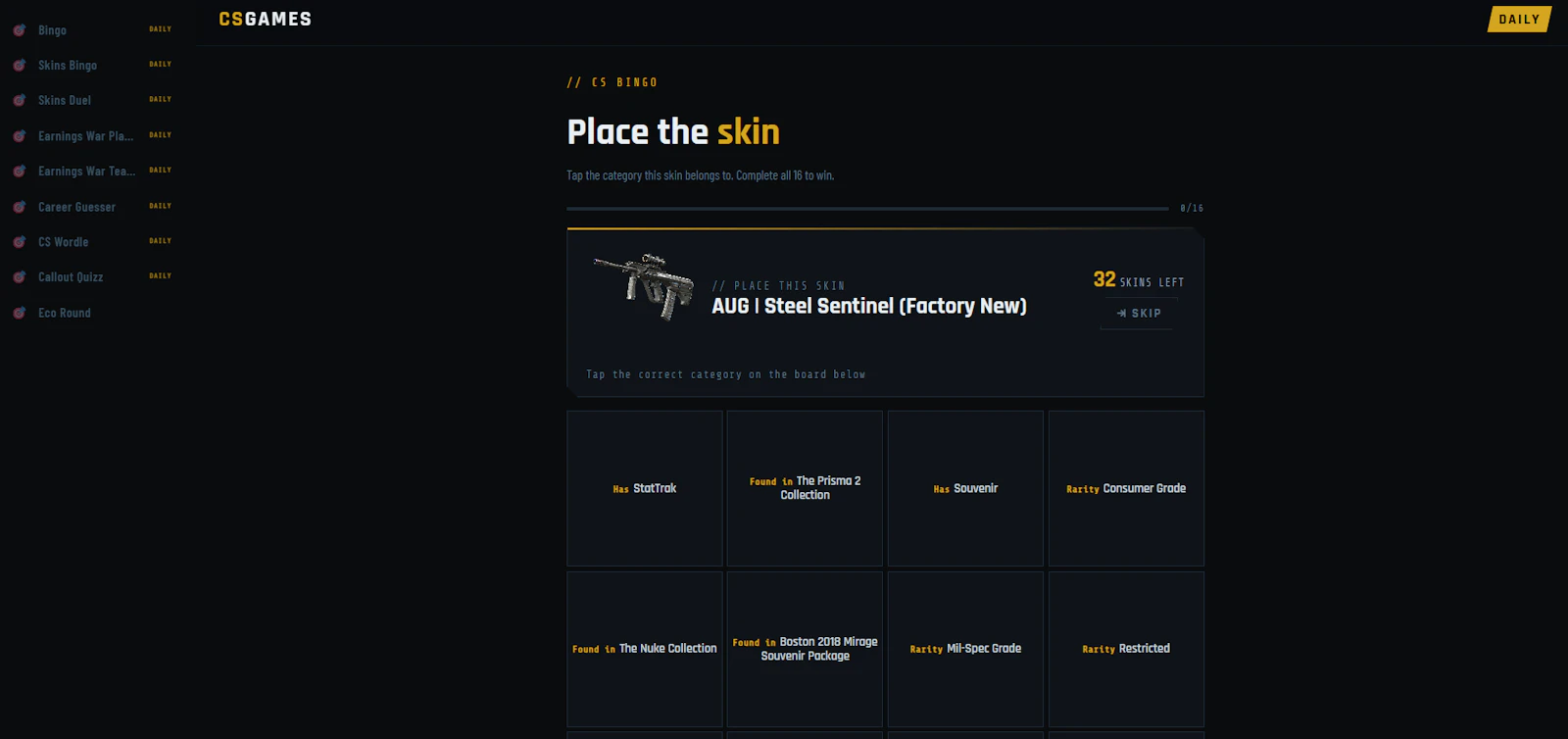Click the target icon beside Callout Quizz
1568x739 pixels.
coord(18,276)
